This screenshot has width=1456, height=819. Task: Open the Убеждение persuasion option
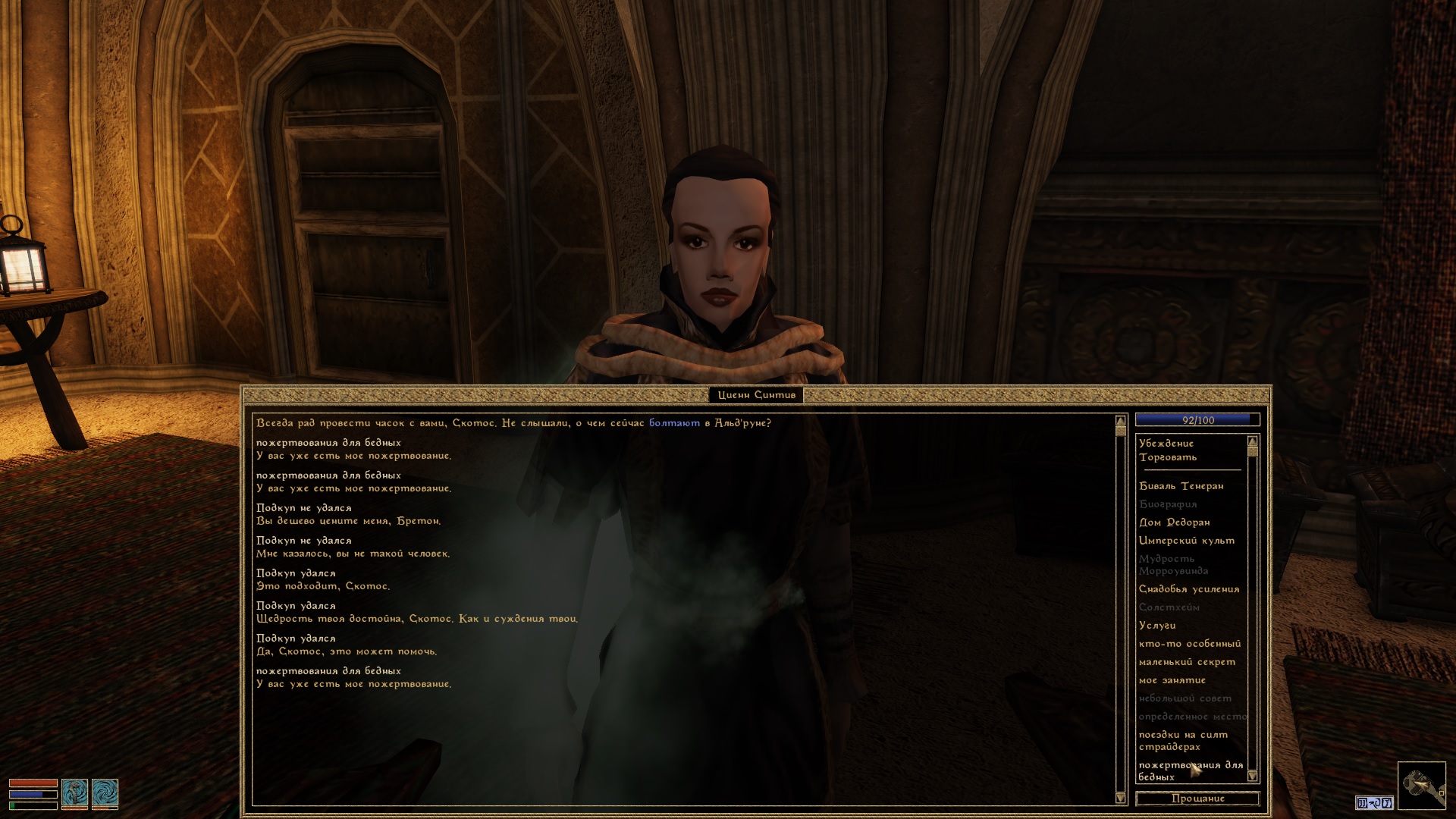pos(1166,444)
